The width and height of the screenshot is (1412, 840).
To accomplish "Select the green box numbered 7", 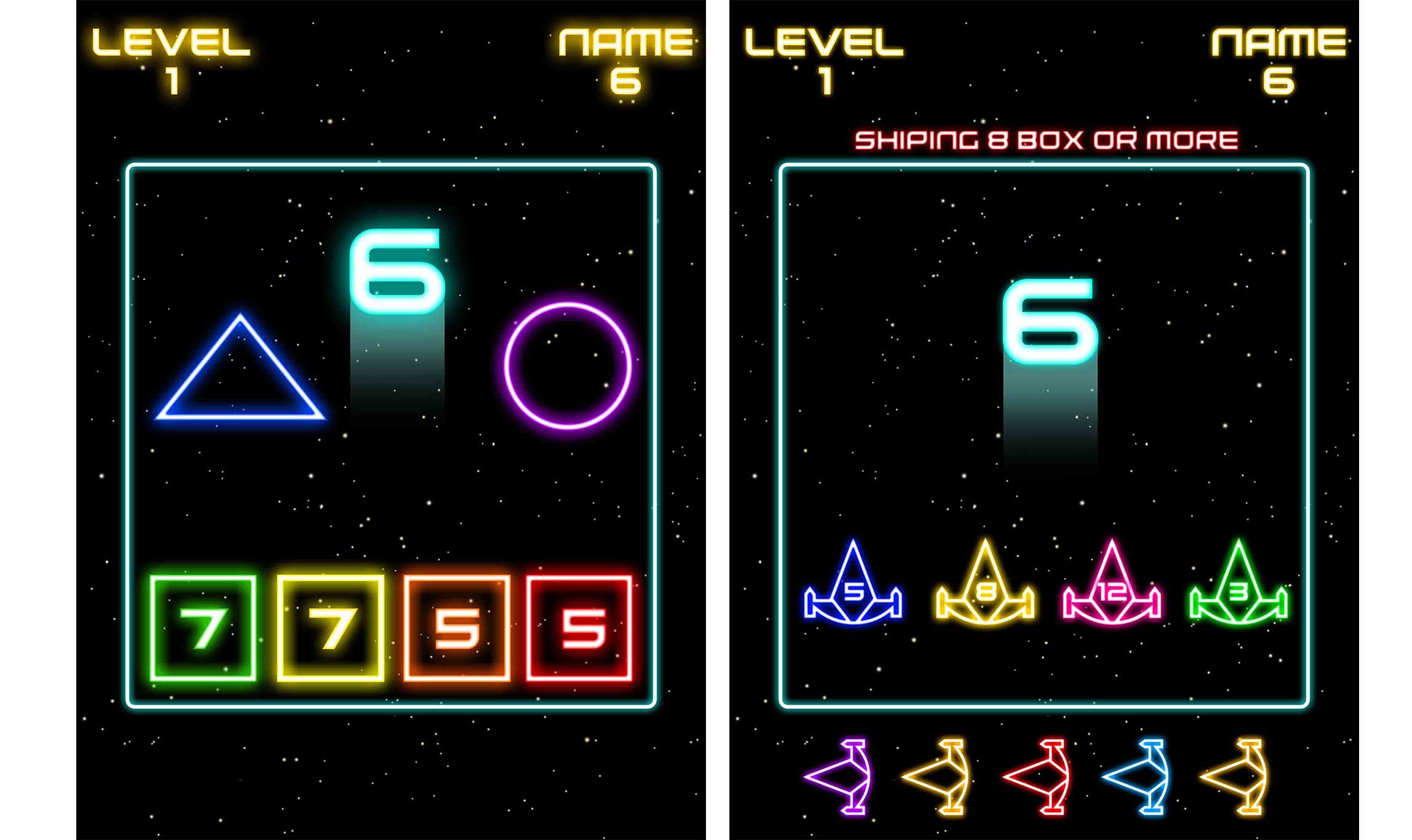I will pos(203,628).
